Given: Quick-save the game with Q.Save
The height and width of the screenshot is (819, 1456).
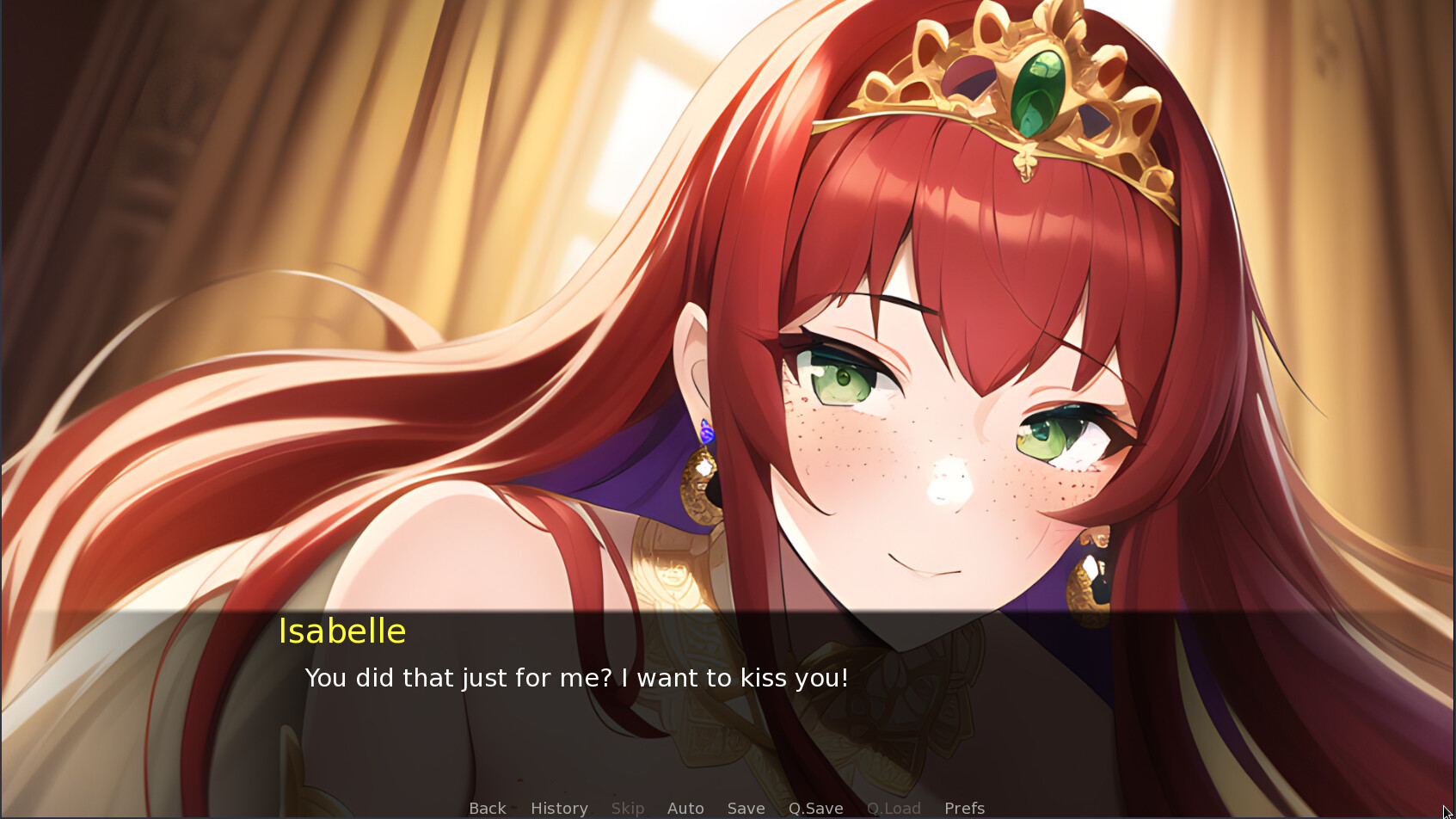Looking at the screenshot, I should (815, 807).
